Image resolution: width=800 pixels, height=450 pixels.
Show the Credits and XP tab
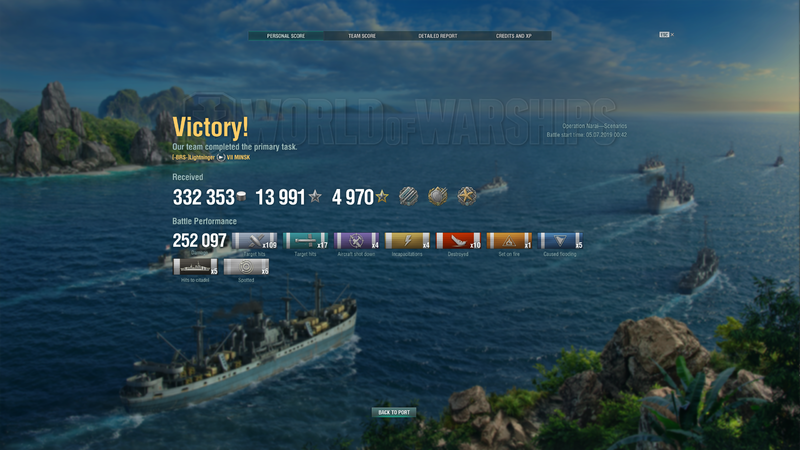(x=513, y=36)
